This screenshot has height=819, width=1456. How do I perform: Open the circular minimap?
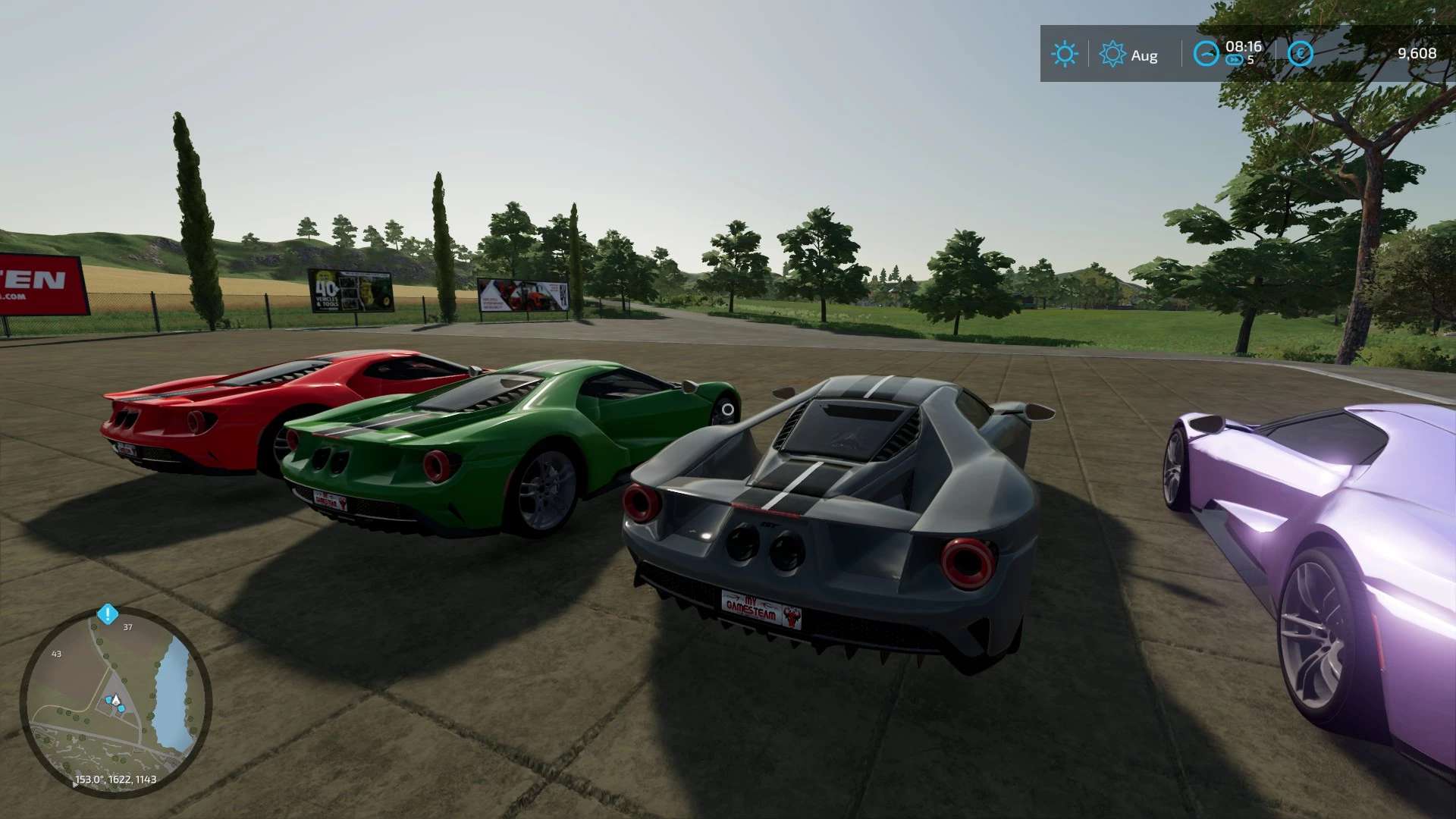point(115,701)
